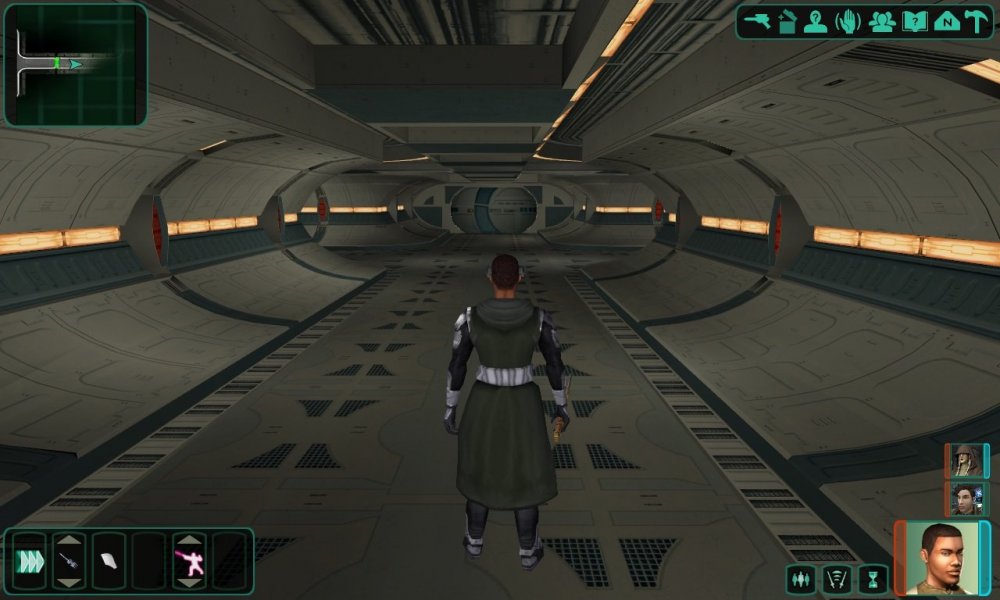Open the map icon marked N

tap(945, 22)
